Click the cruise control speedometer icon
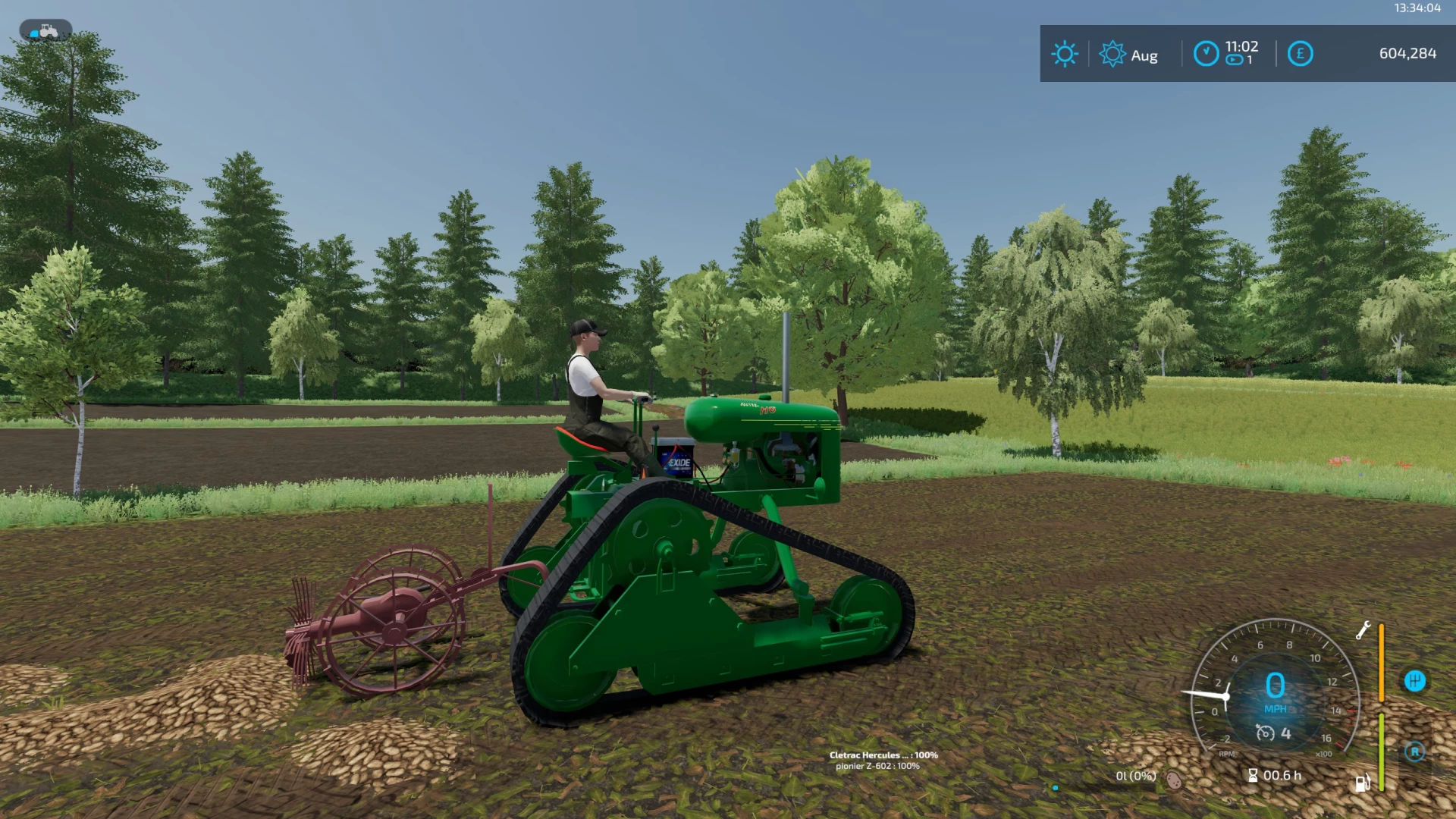Viewport: 1456px width, 819px height. (1266, 733)
